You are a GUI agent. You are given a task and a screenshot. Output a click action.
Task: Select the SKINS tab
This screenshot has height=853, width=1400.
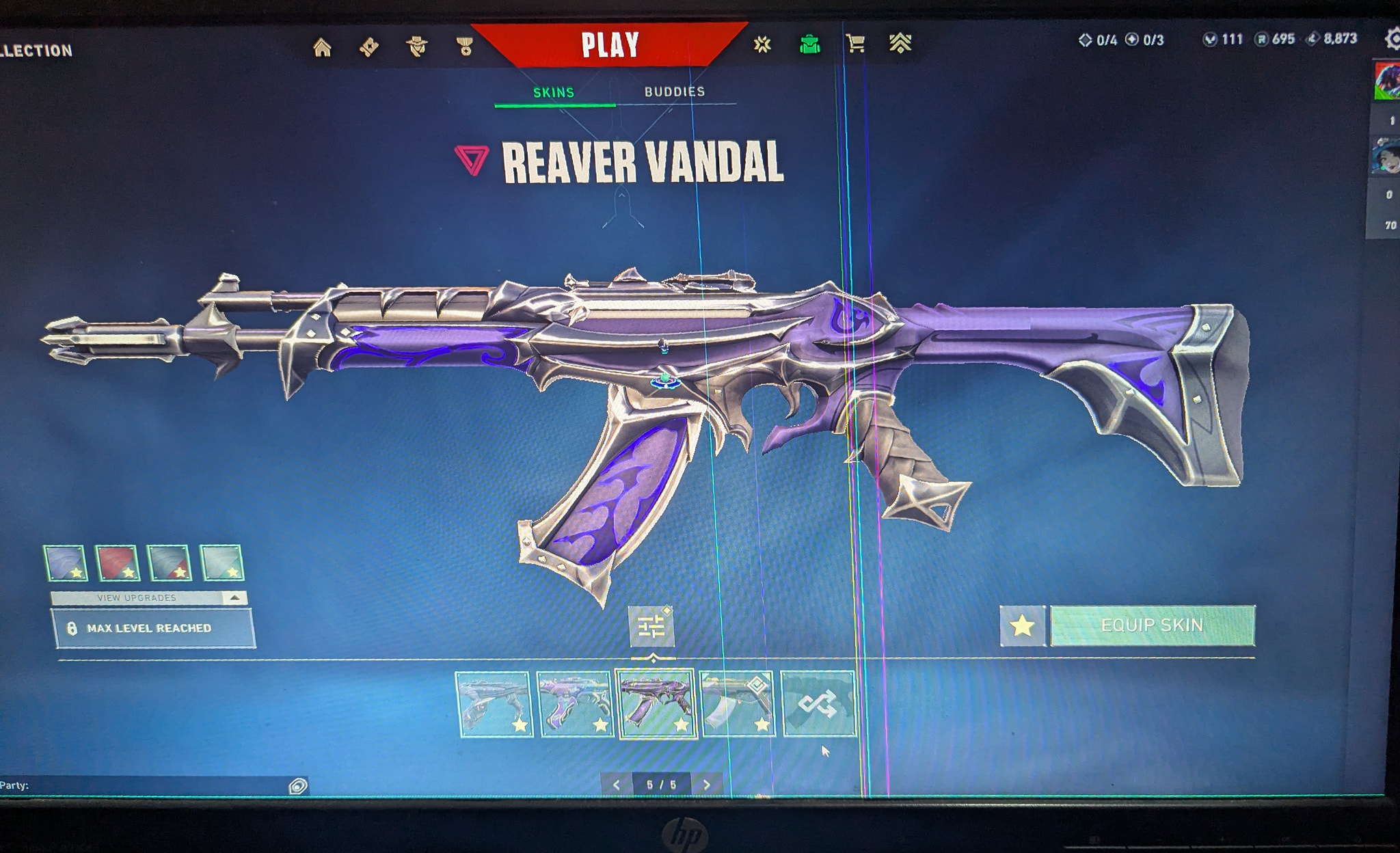(554, 90)
